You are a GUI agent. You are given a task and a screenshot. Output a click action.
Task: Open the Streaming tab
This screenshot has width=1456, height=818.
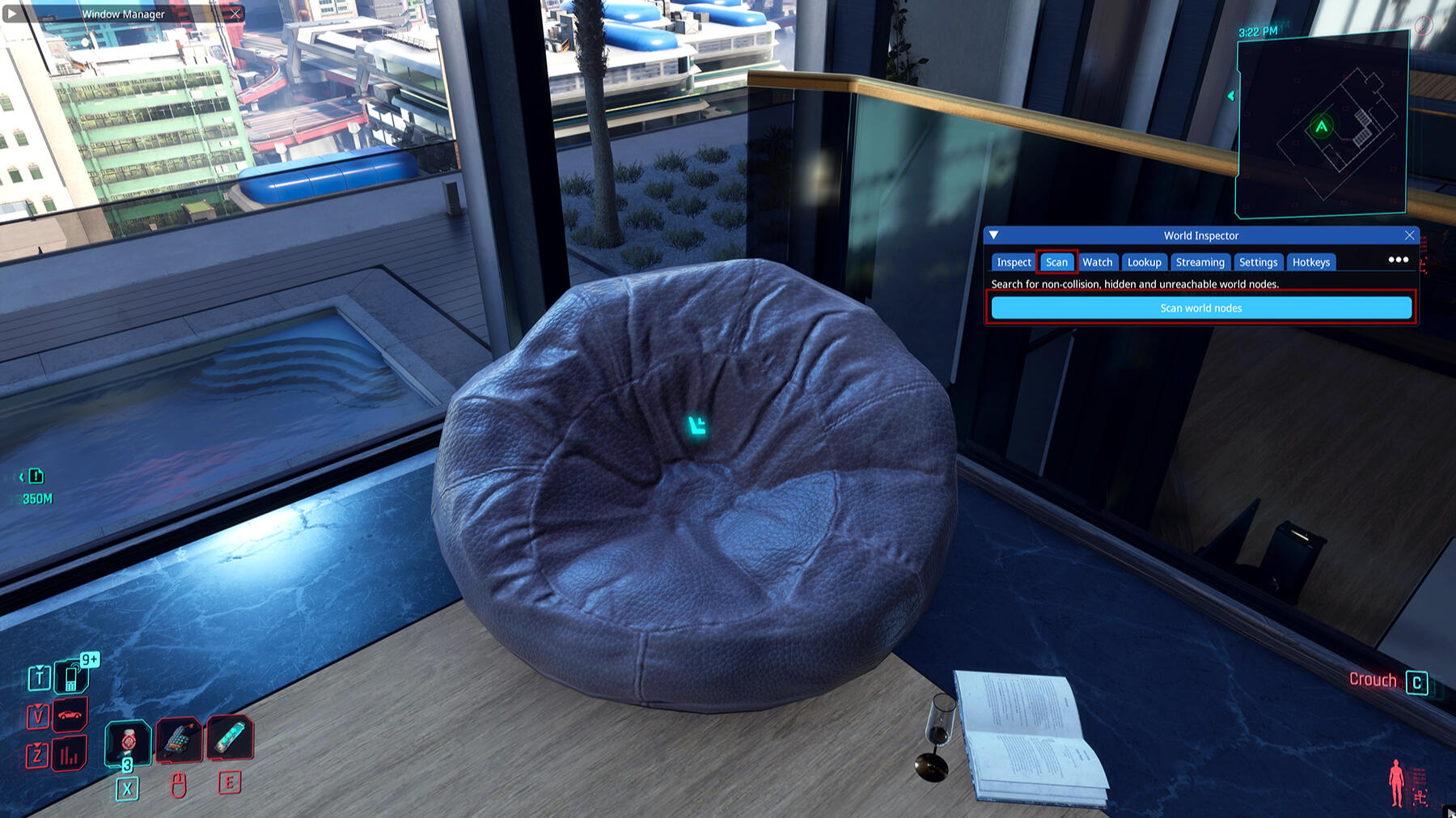1200,262
